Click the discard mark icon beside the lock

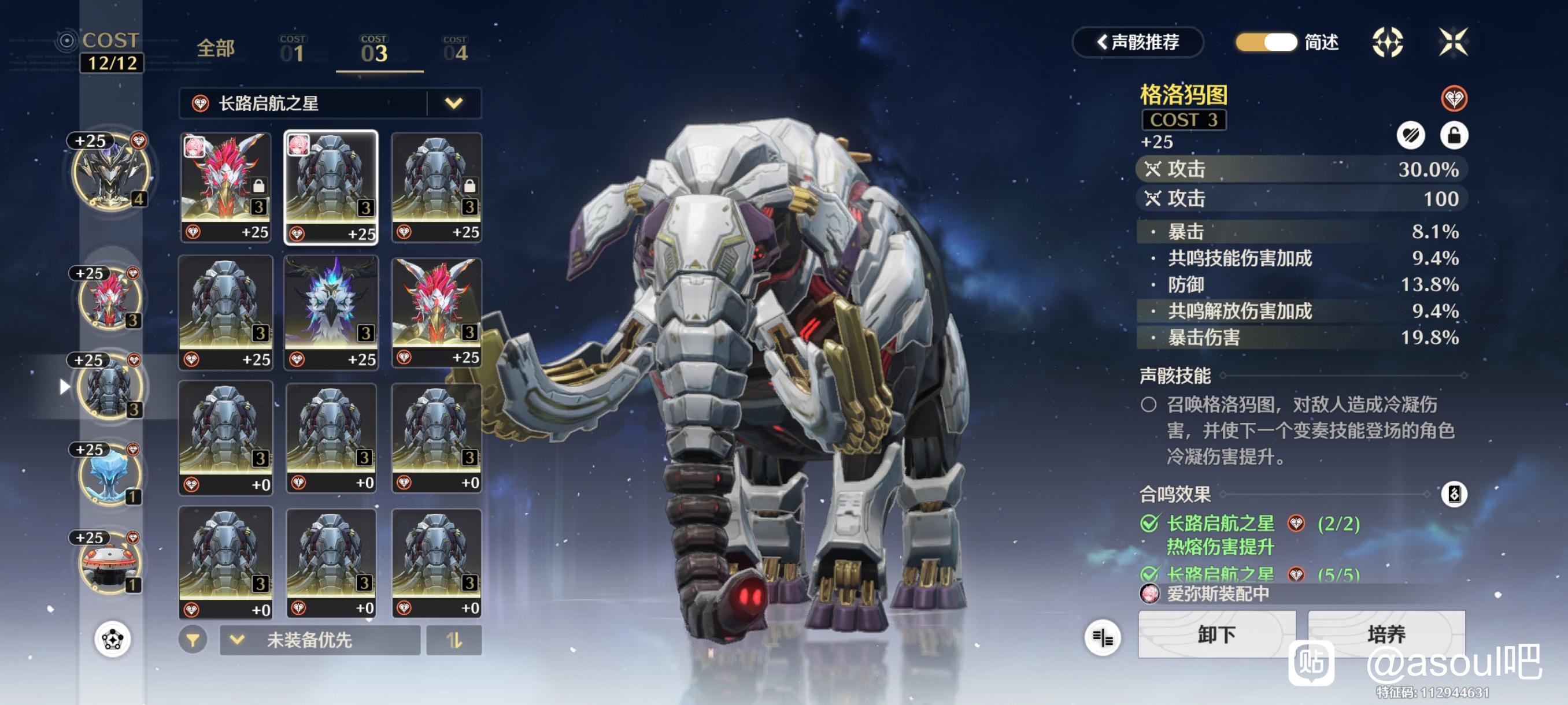pos(1410,135)
